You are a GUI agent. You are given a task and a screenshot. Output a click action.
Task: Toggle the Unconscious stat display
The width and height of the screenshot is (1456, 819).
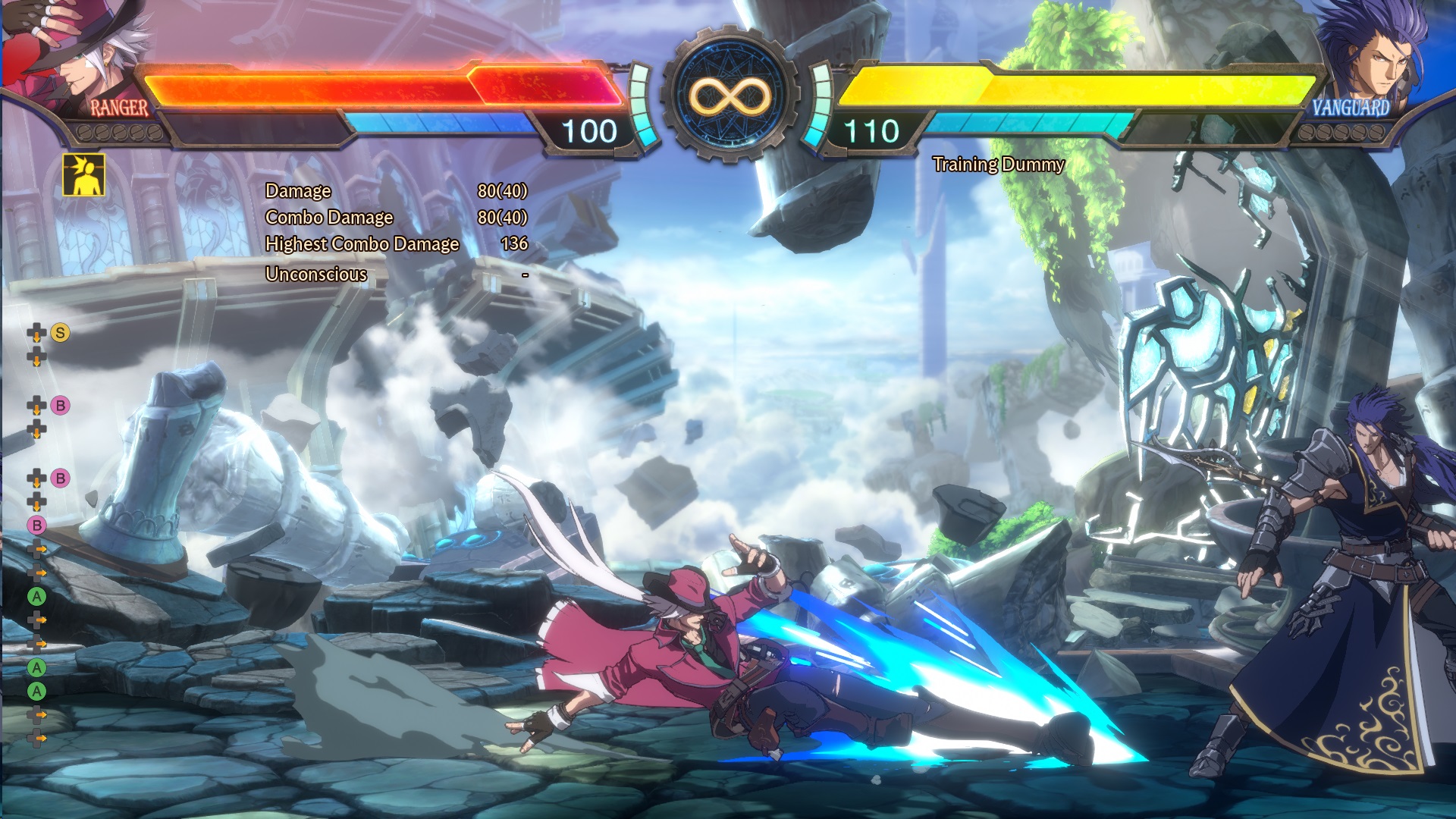pyautogui.click(x=315, y=274)
